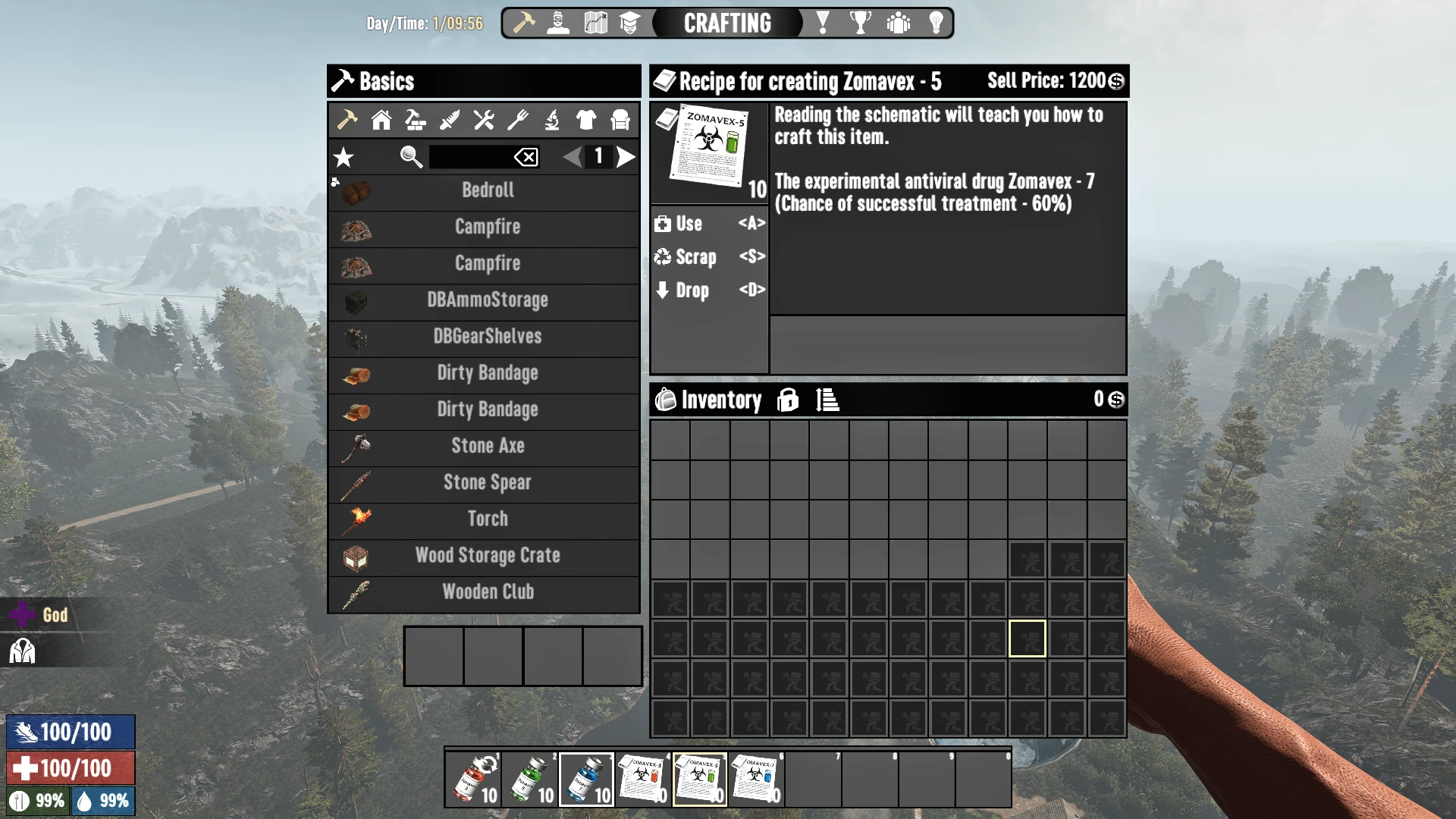Toggle the favorites star filter
This screenshot has height=819, width=1456.
point(344,157)
